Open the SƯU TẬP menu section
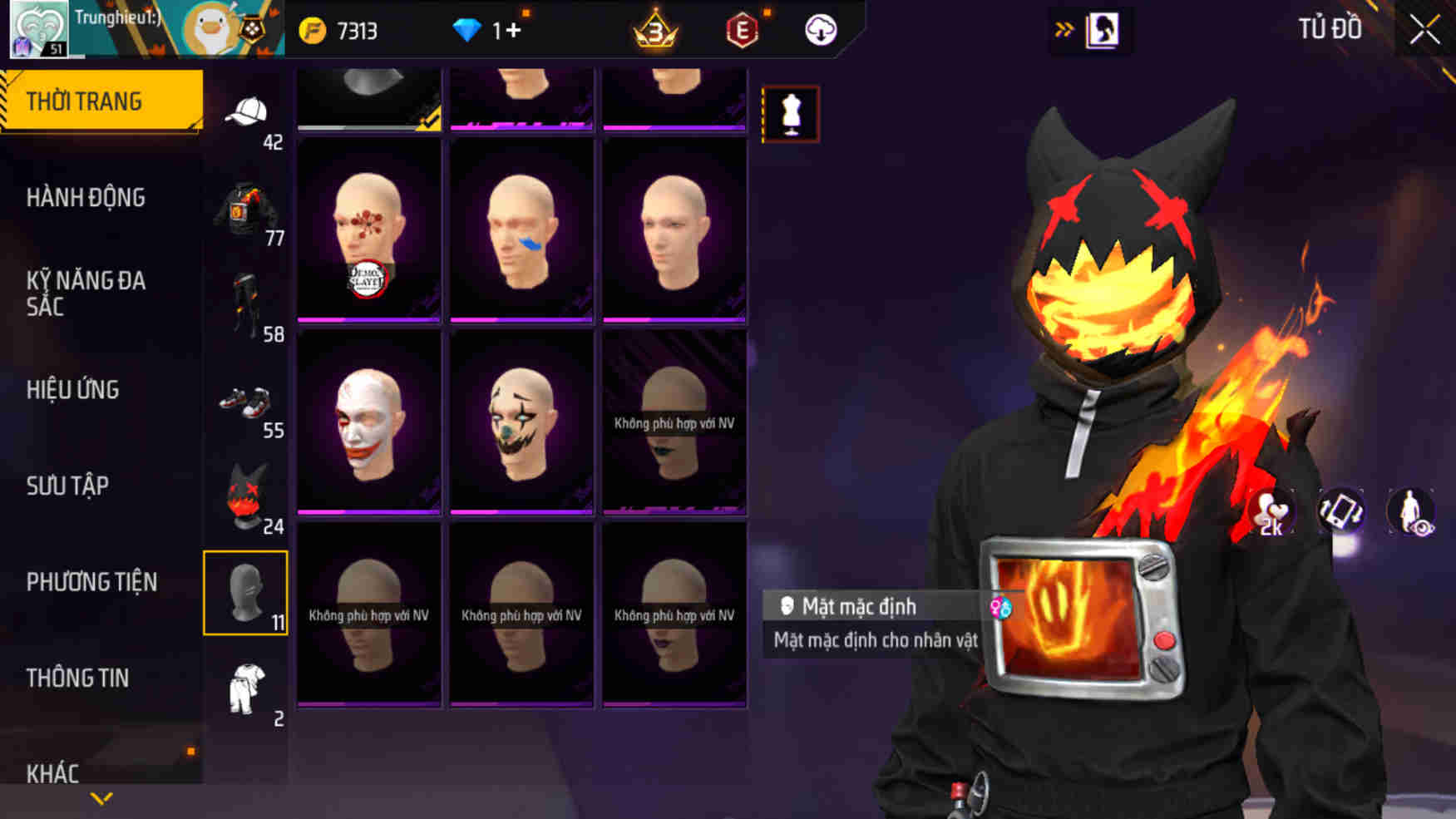Viewport: 1456px width, 819px height. [71, 486]
